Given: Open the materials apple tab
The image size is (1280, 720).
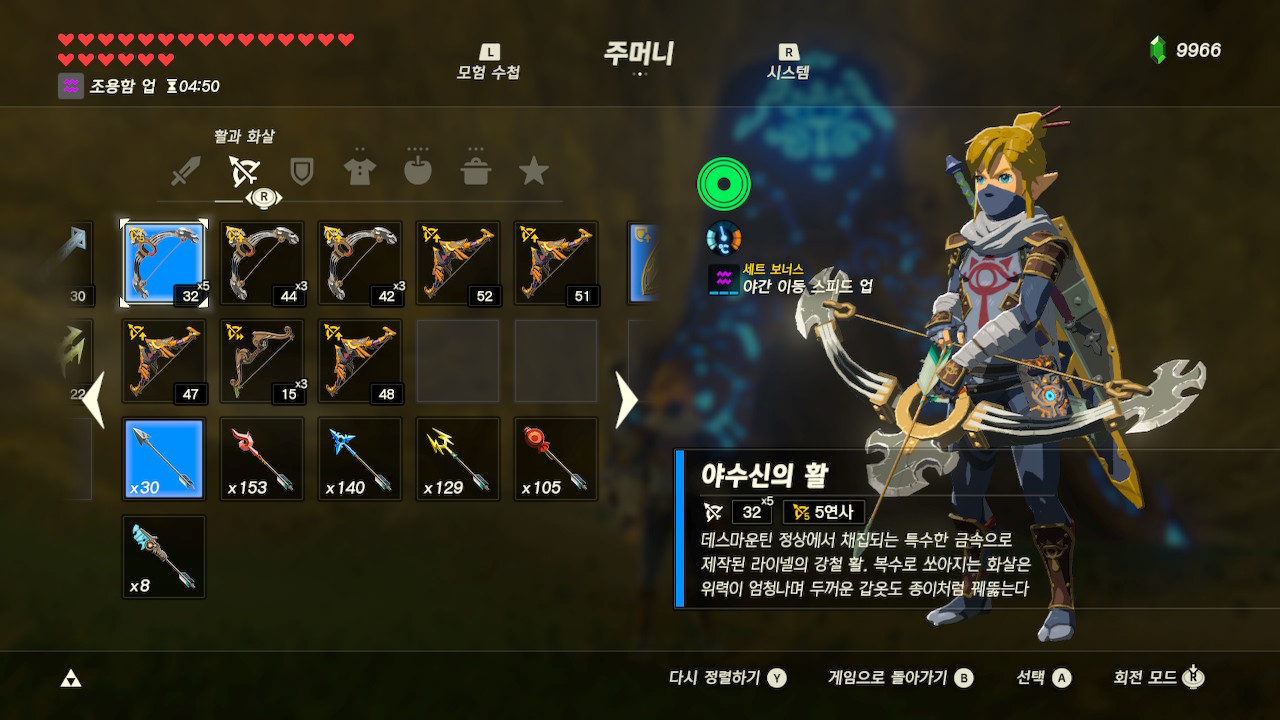Looking at the screenshot, I should [417, 171].
